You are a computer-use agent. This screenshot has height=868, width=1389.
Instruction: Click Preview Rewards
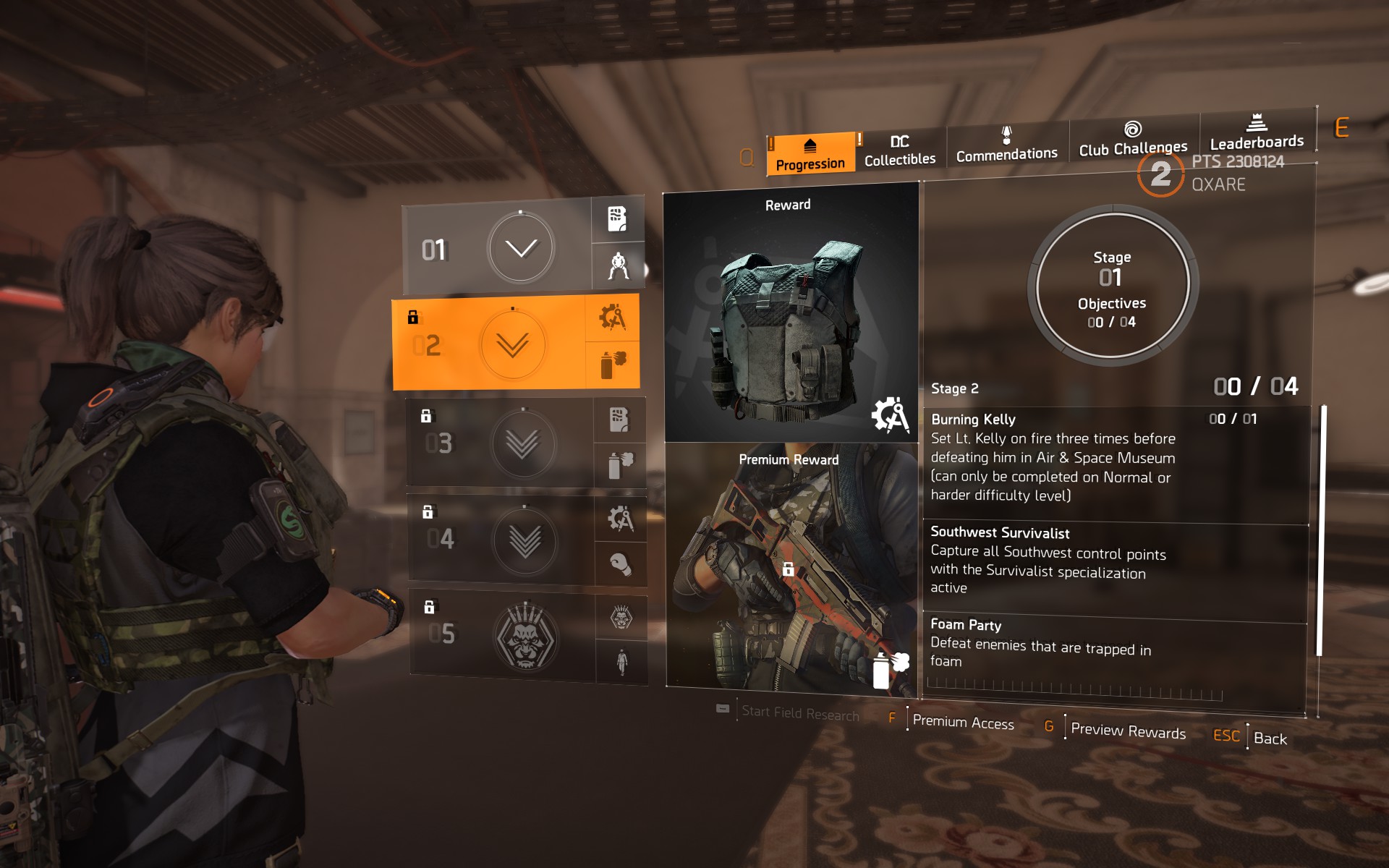tap(1127, 731)
